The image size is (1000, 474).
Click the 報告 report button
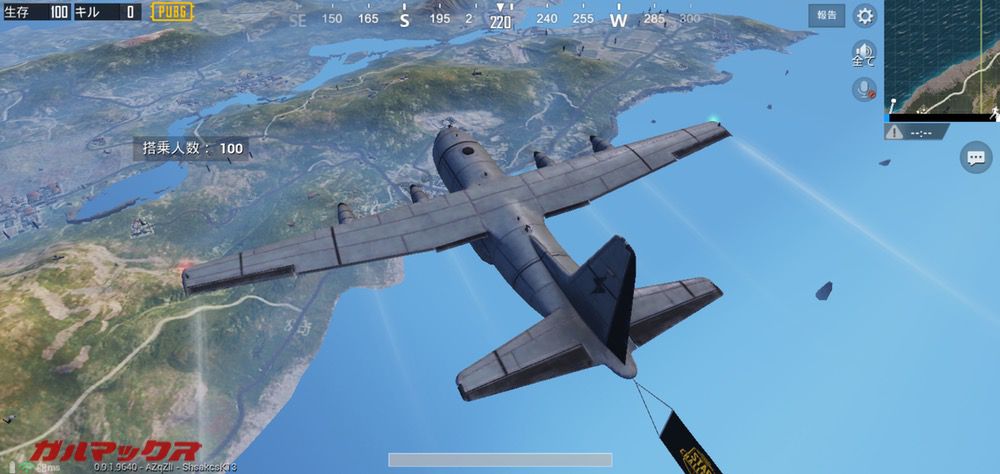point(827,15)
